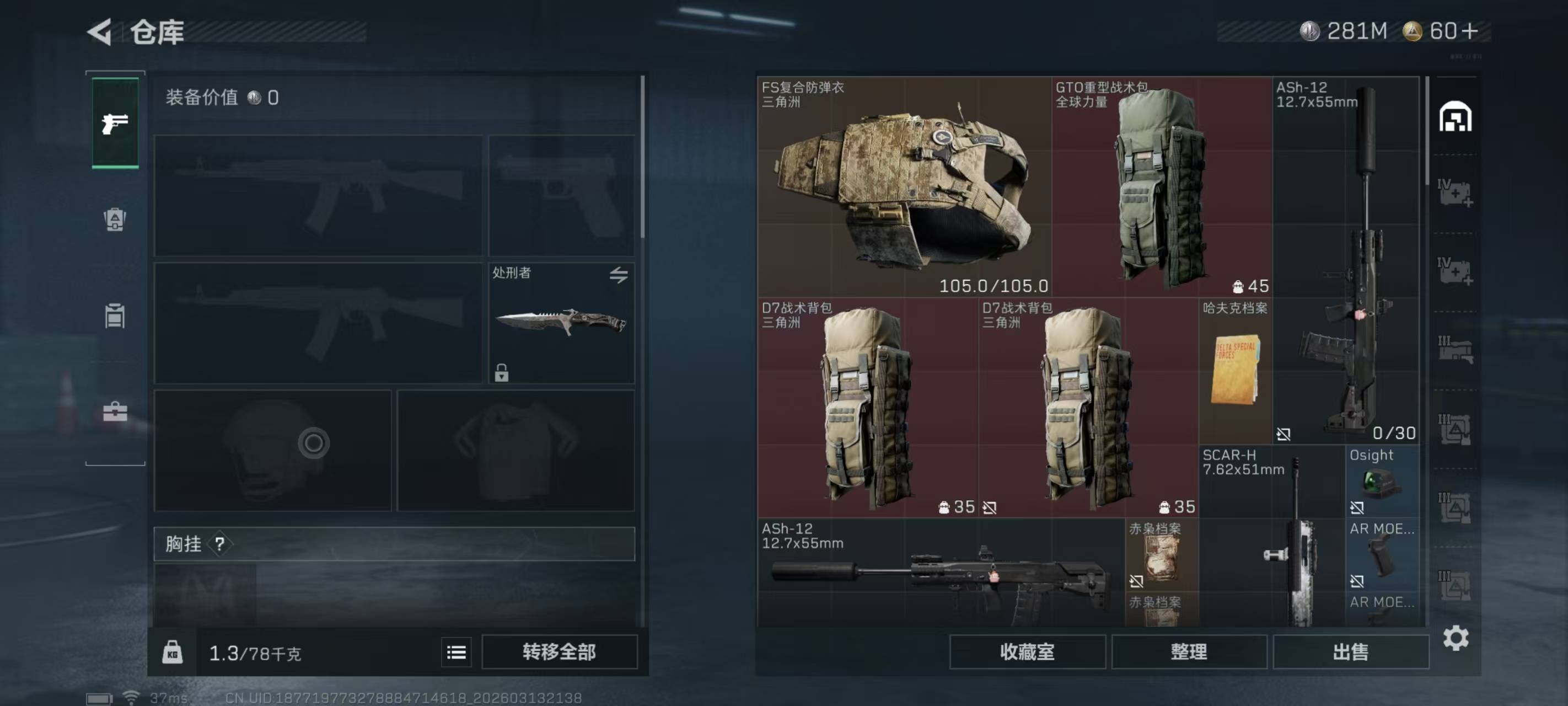The width and height of the screenshot is (1568, 706).
Task: Select the Osight optic attachment
Action: point(1382,481)
